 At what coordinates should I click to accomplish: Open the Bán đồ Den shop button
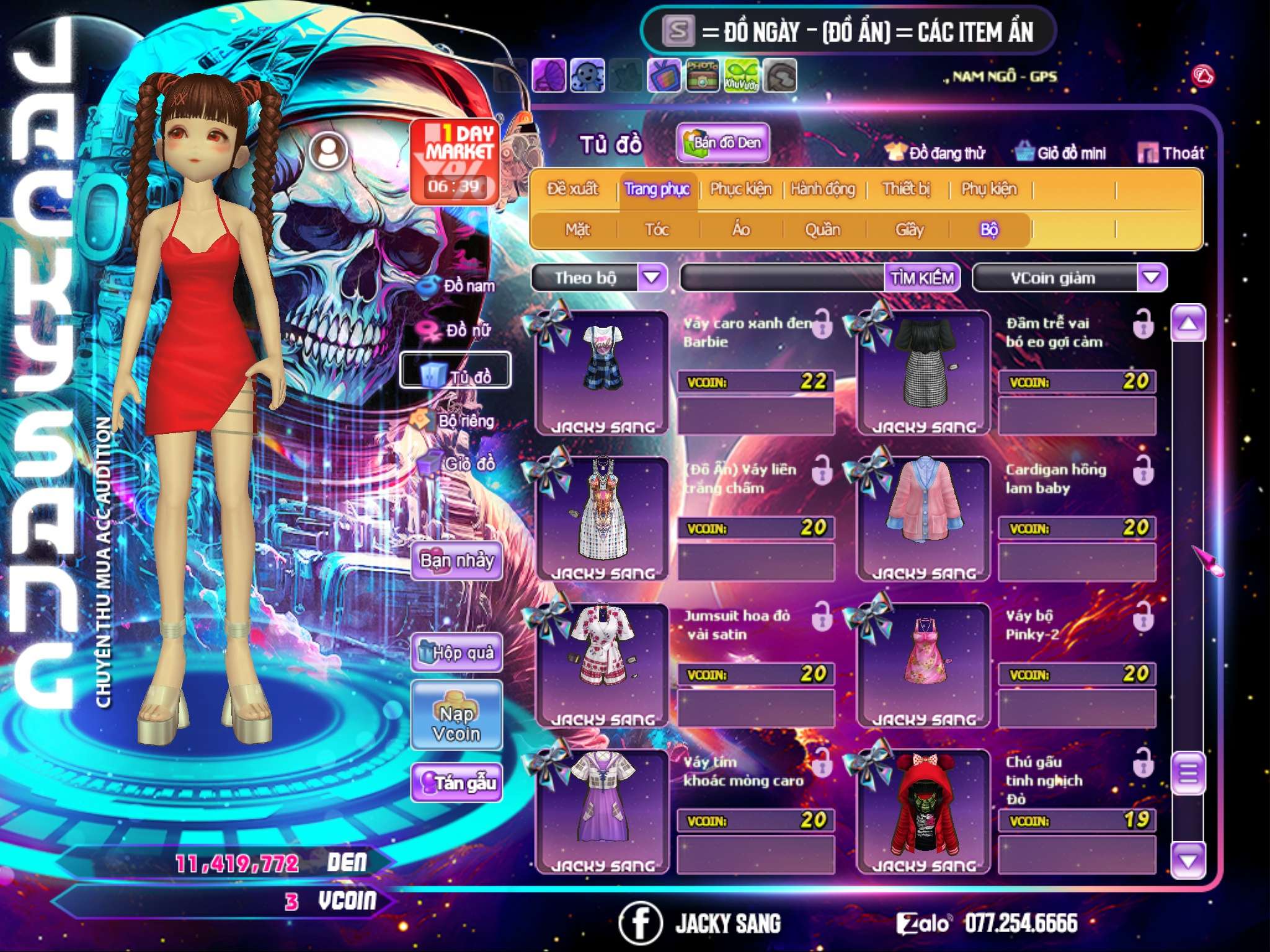pyautogui.click(x=722, y=143)
